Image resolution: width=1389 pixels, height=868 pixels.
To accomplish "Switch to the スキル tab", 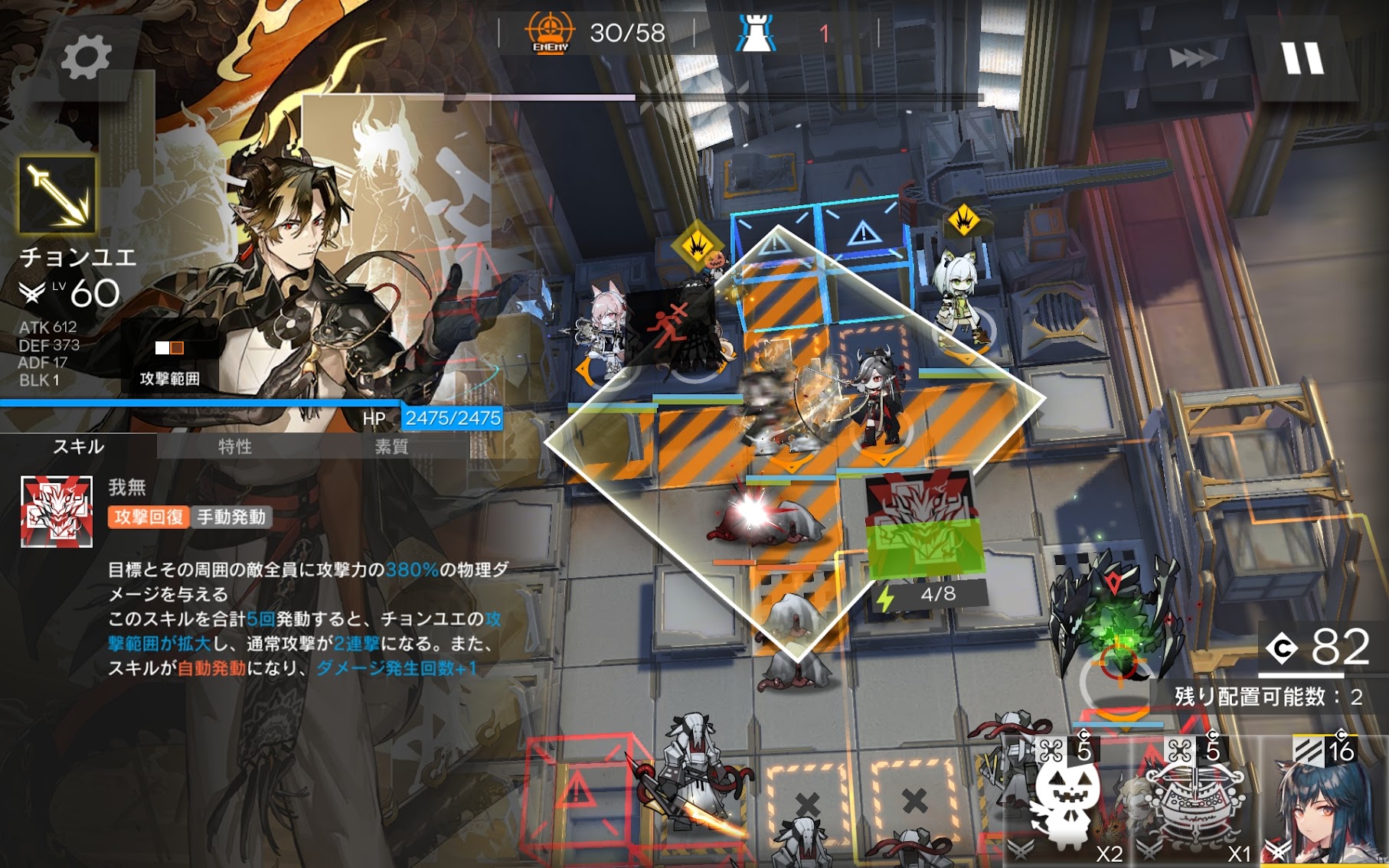I will coord(78,446).
